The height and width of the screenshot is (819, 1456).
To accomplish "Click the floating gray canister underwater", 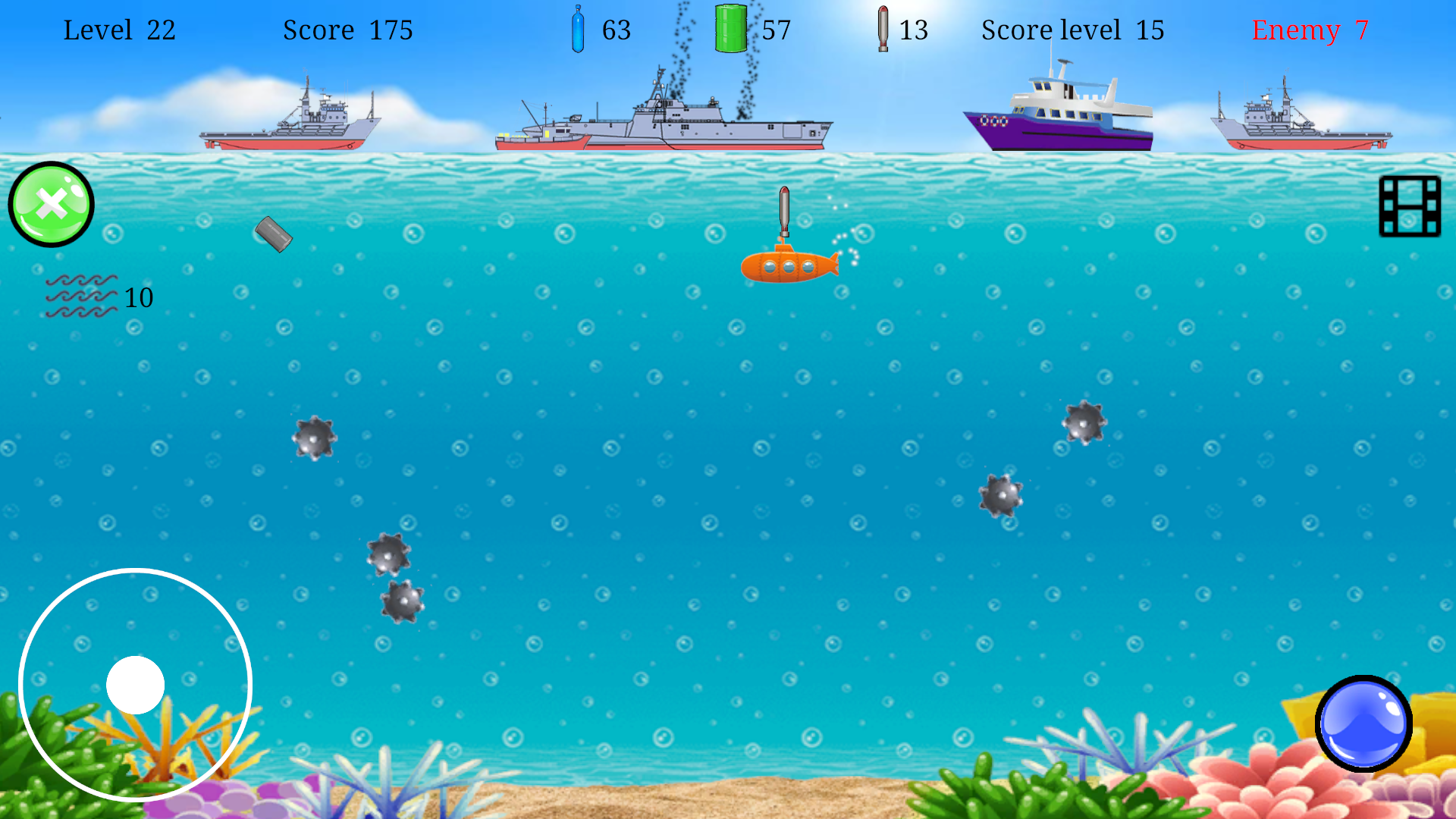I will [x=275, y=236].
